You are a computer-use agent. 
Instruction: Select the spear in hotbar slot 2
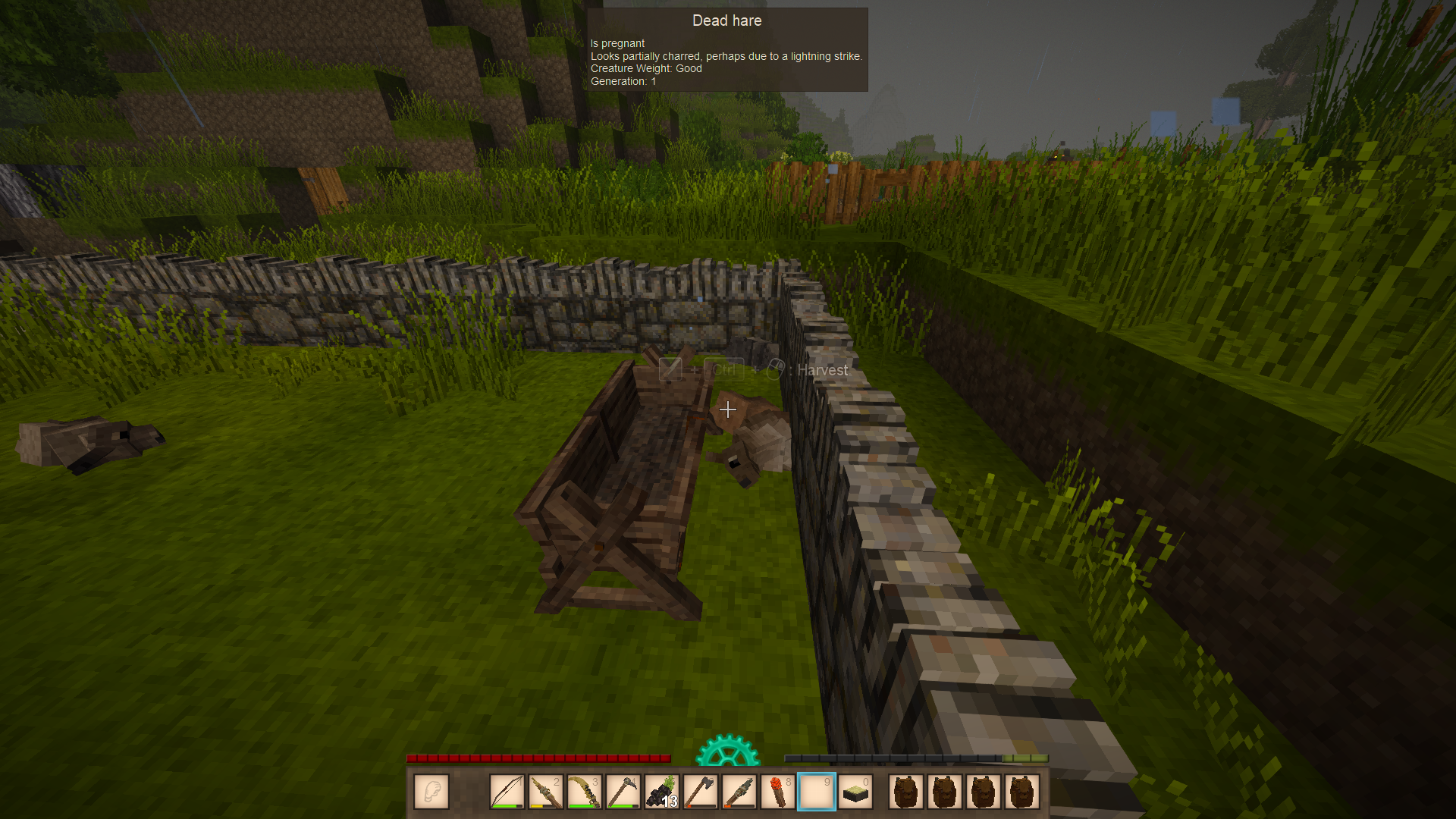(546, 792)
